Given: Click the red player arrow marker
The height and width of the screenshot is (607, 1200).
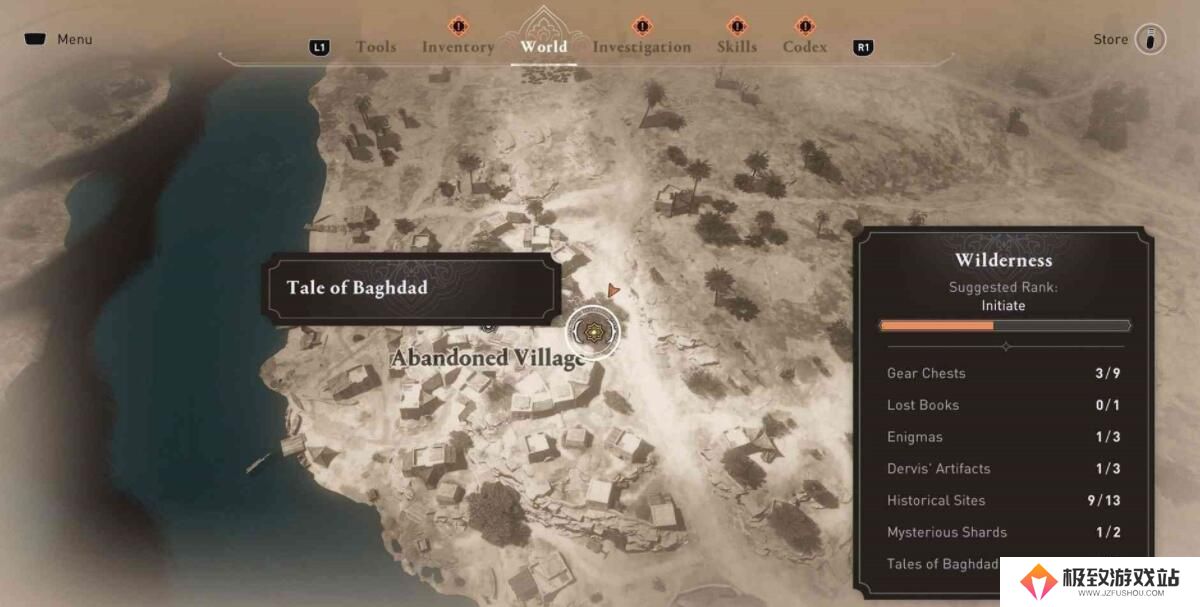Looking at the screenshot, I should point(612,290).
